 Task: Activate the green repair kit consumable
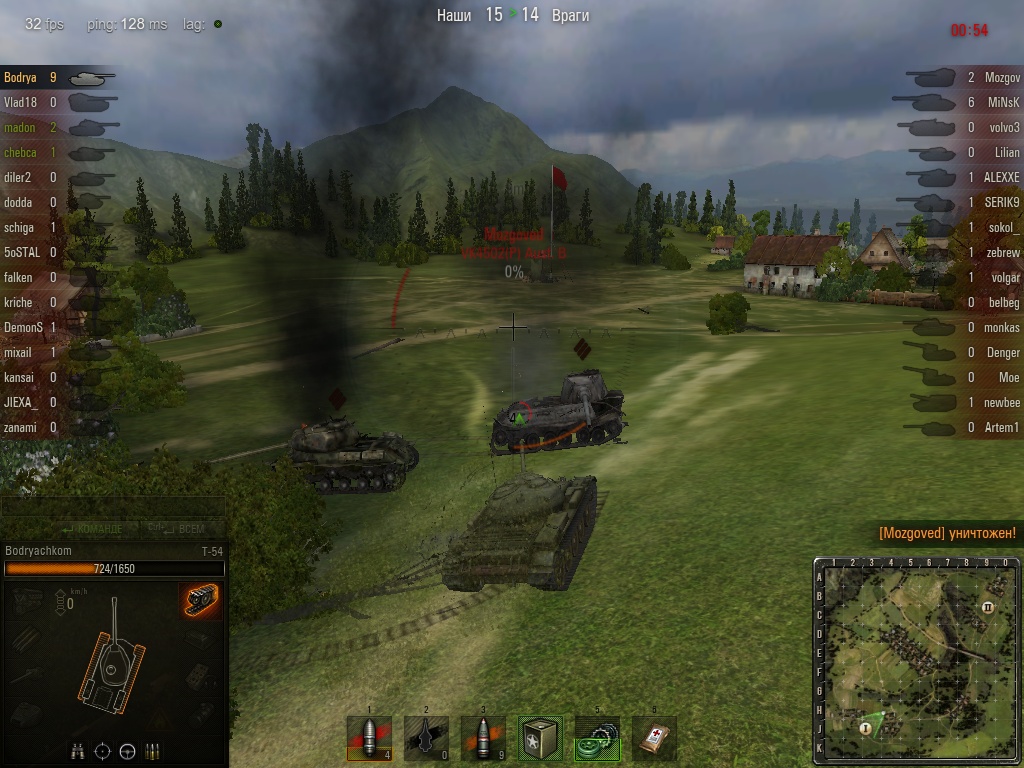point(597,738)
